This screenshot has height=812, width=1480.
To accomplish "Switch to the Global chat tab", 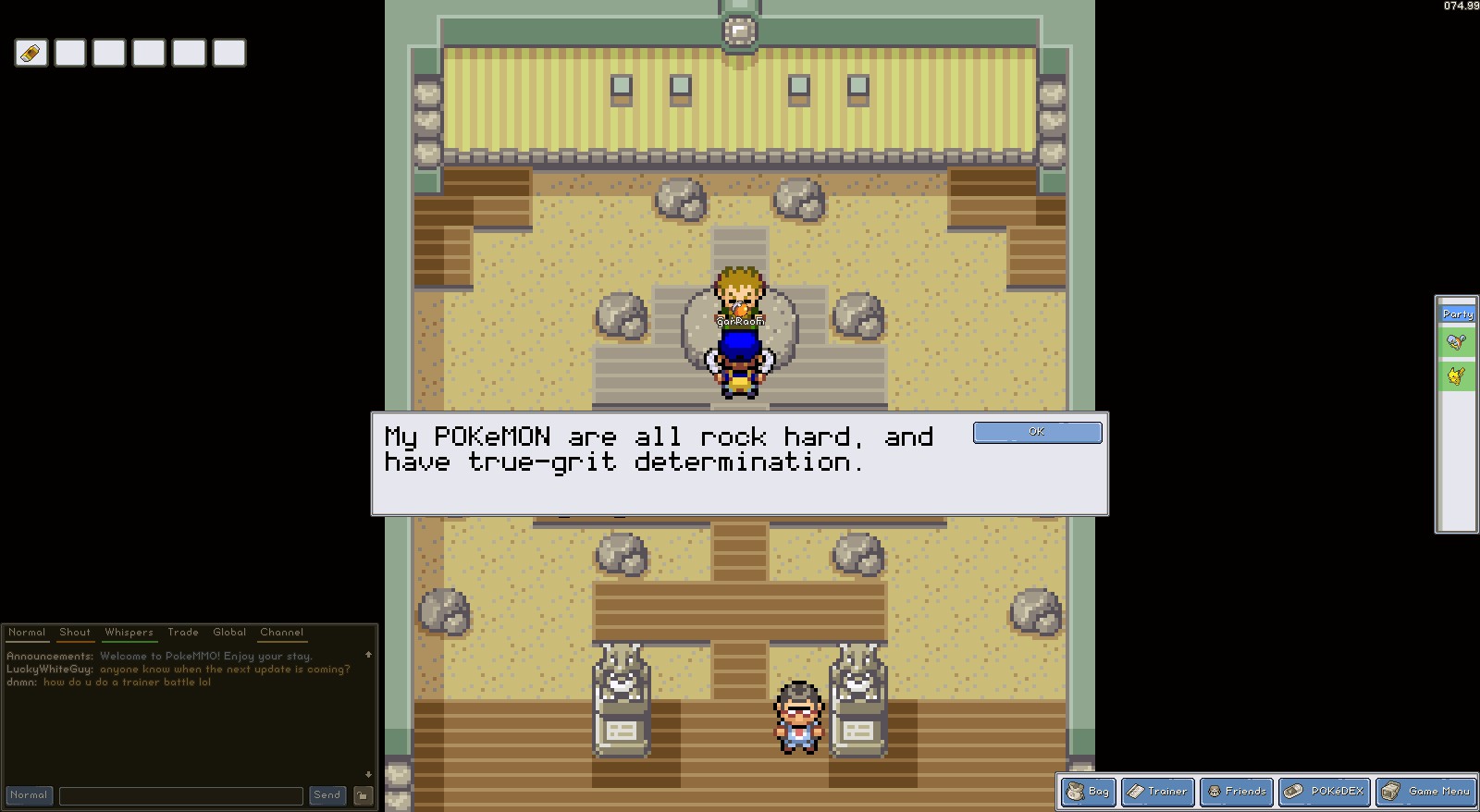I will pos(228,633).
